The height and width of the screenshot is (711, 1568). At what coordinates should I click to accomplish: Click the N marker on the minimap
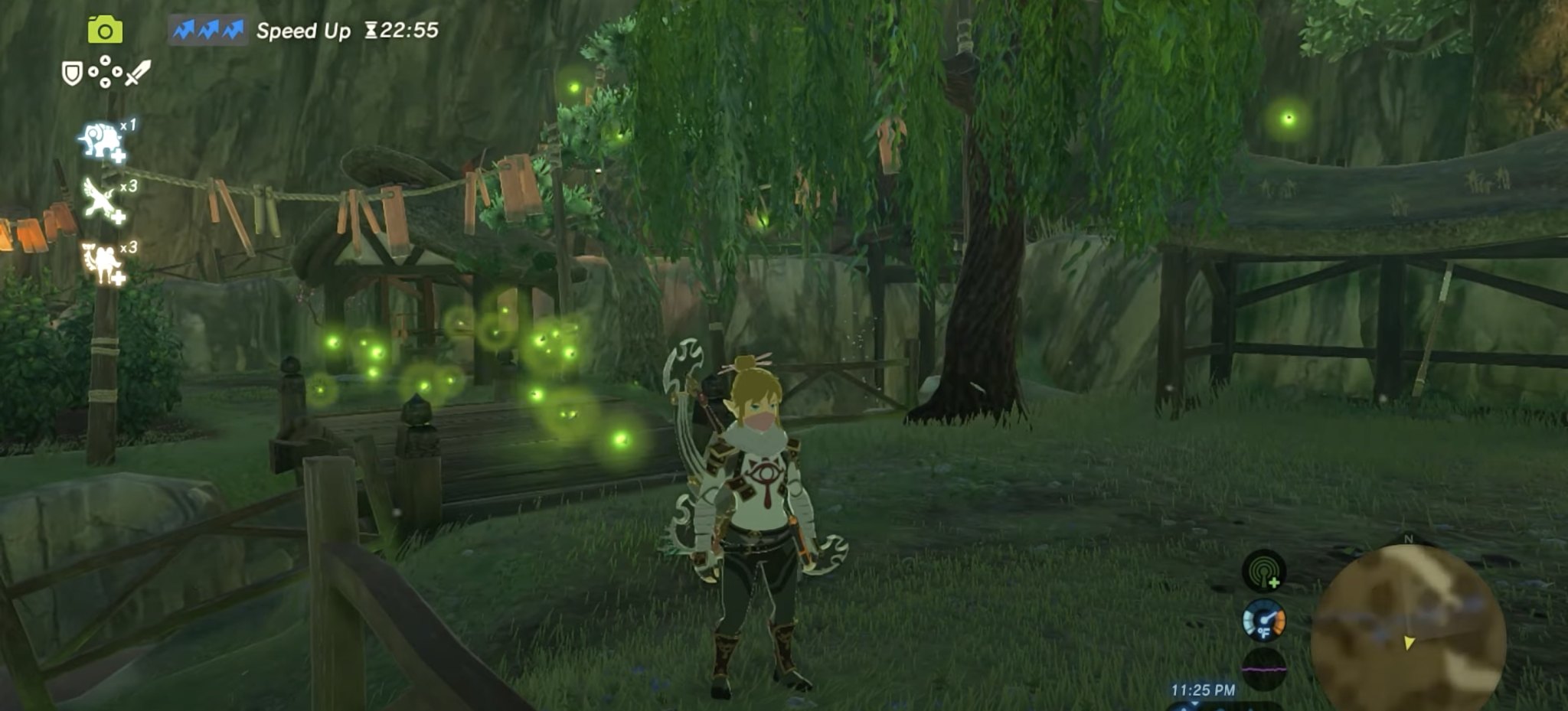(x=1409, y=539)
